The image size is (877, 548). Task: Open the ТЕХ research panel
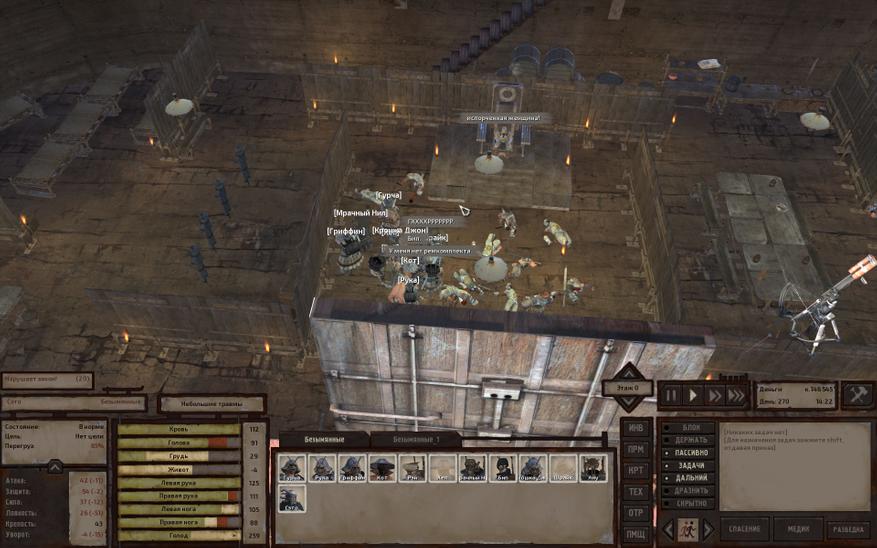(x=635, y=491)
